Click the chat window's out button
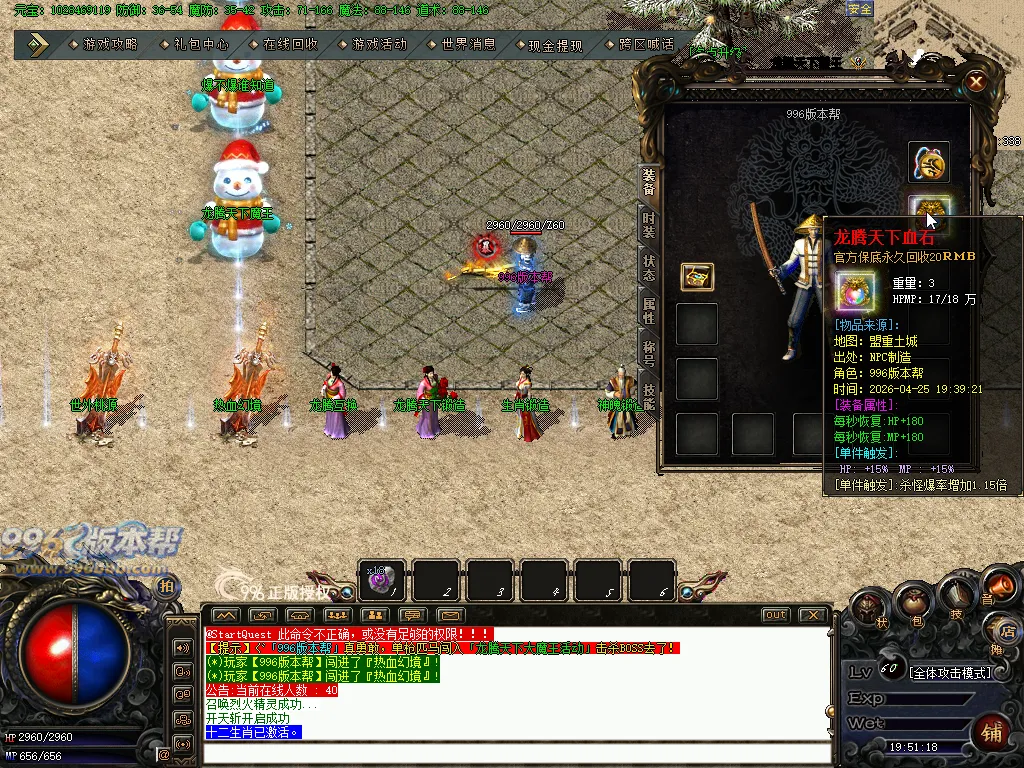Screen dimensions: 1024x768 click(775, 615)
